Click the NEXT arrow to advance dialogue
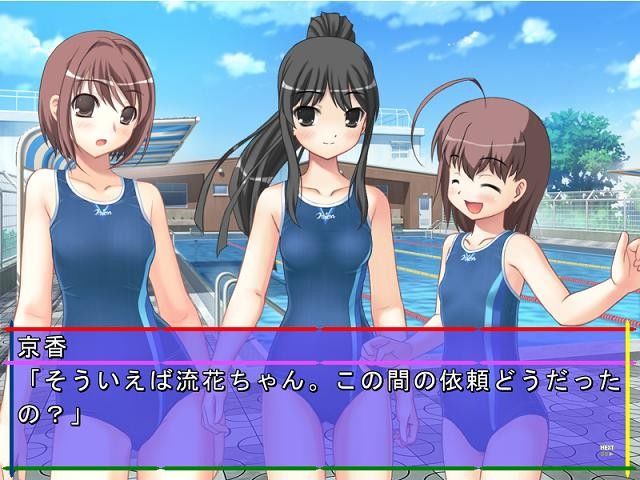This screenshot has width=640, height=480. (x=606, y=450)
